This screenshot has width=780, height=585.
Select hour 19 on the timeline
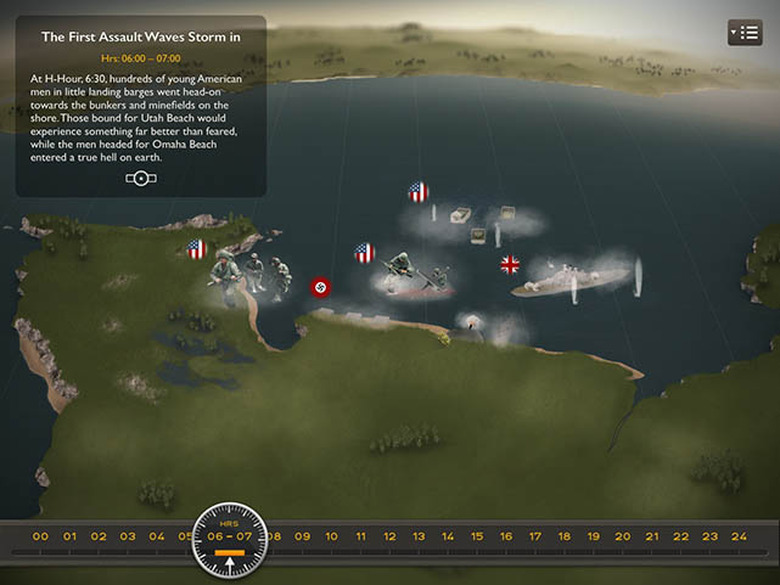593,537
